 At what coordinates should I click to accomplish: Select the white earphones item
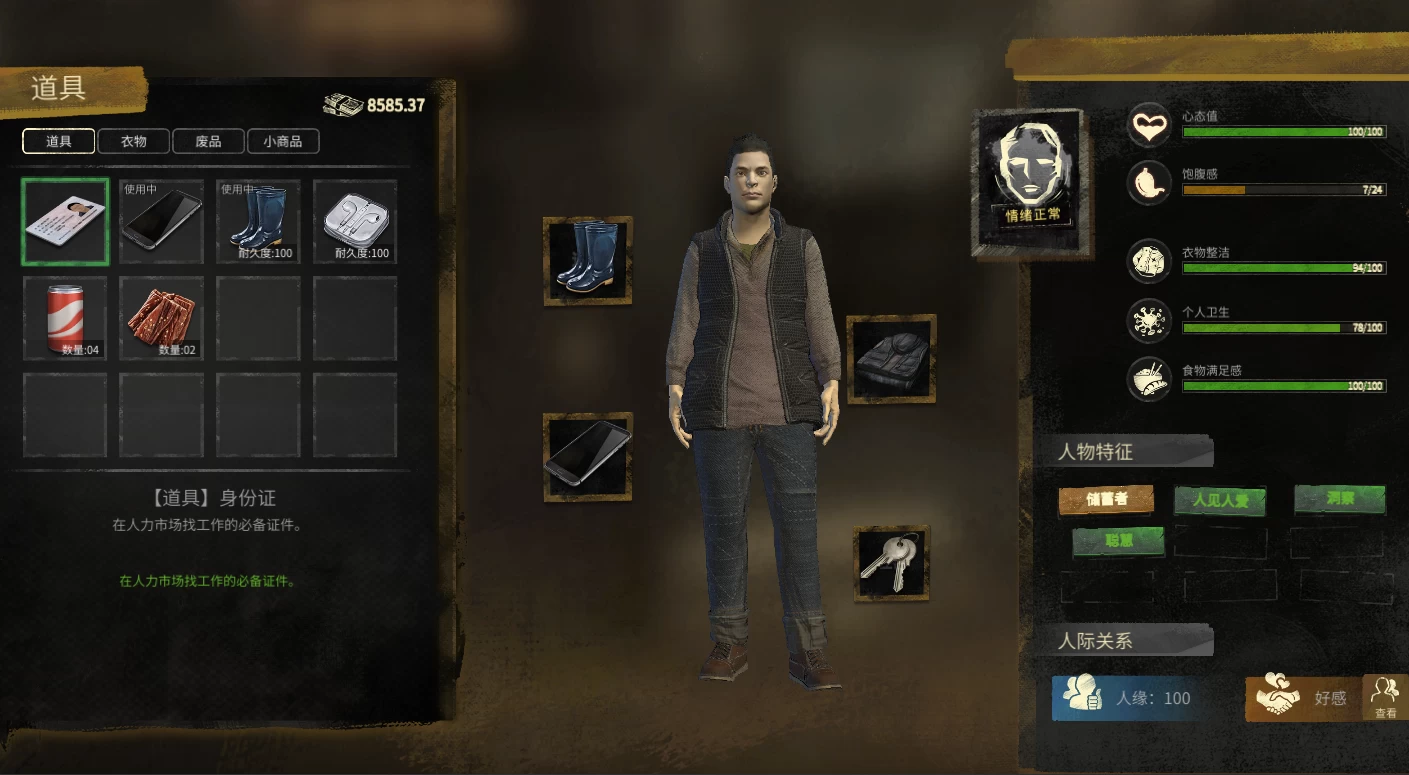coord(355,221)
